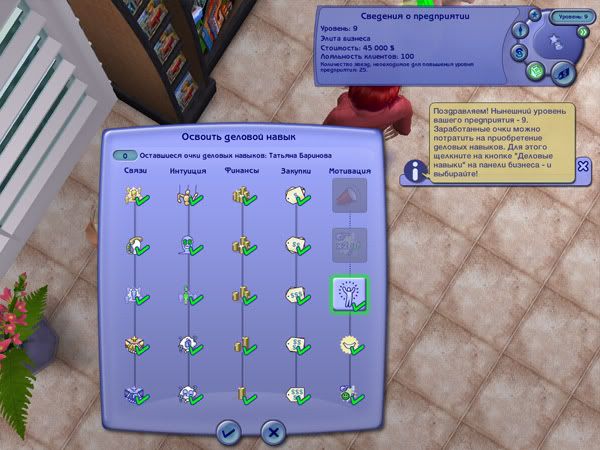
Task: Click the info icon beside the tip
Action: tap(416, 171)
